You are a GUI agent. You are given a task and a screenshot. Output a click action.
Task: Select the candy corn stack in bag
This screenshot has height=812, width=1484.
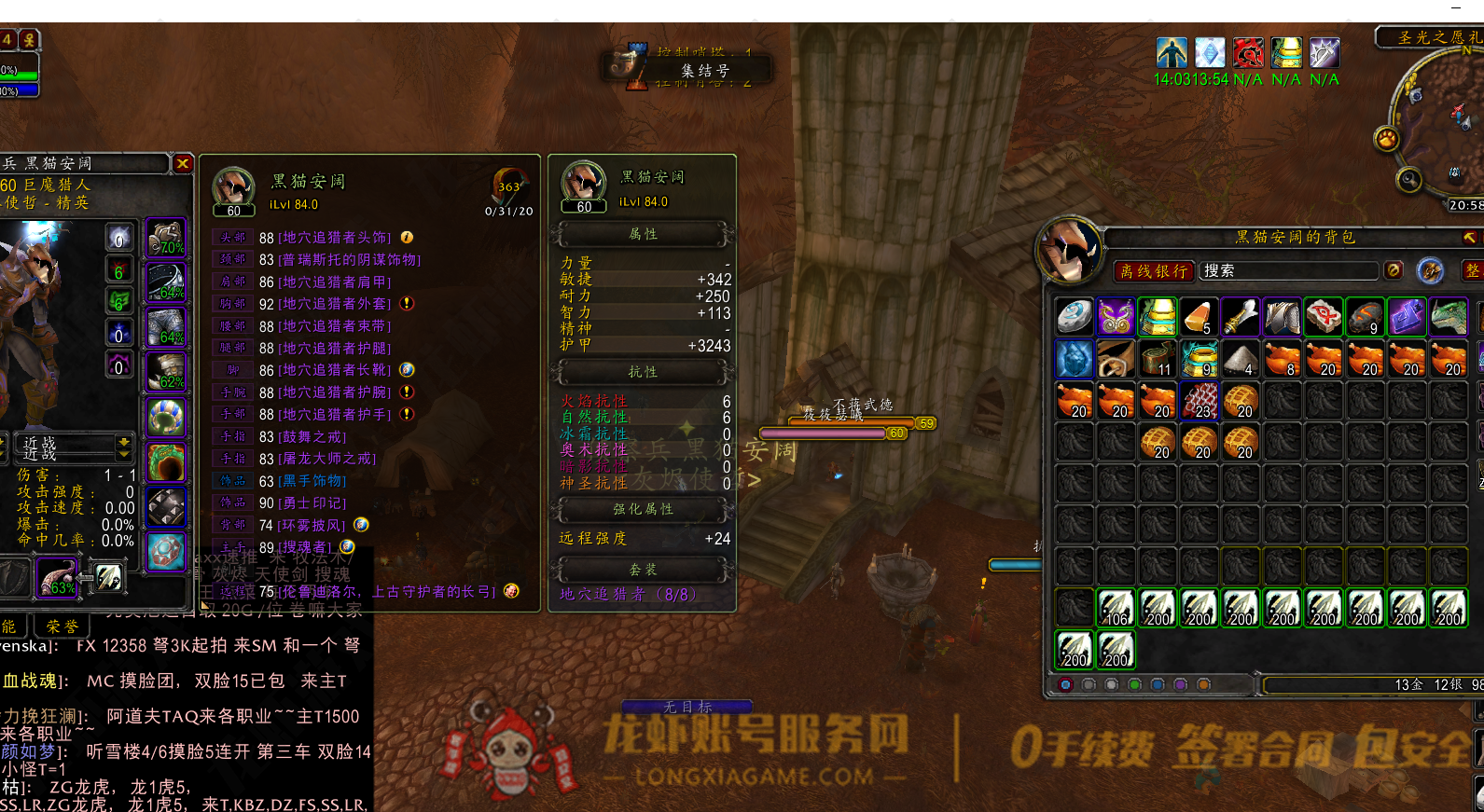[x=1199, y=318]
